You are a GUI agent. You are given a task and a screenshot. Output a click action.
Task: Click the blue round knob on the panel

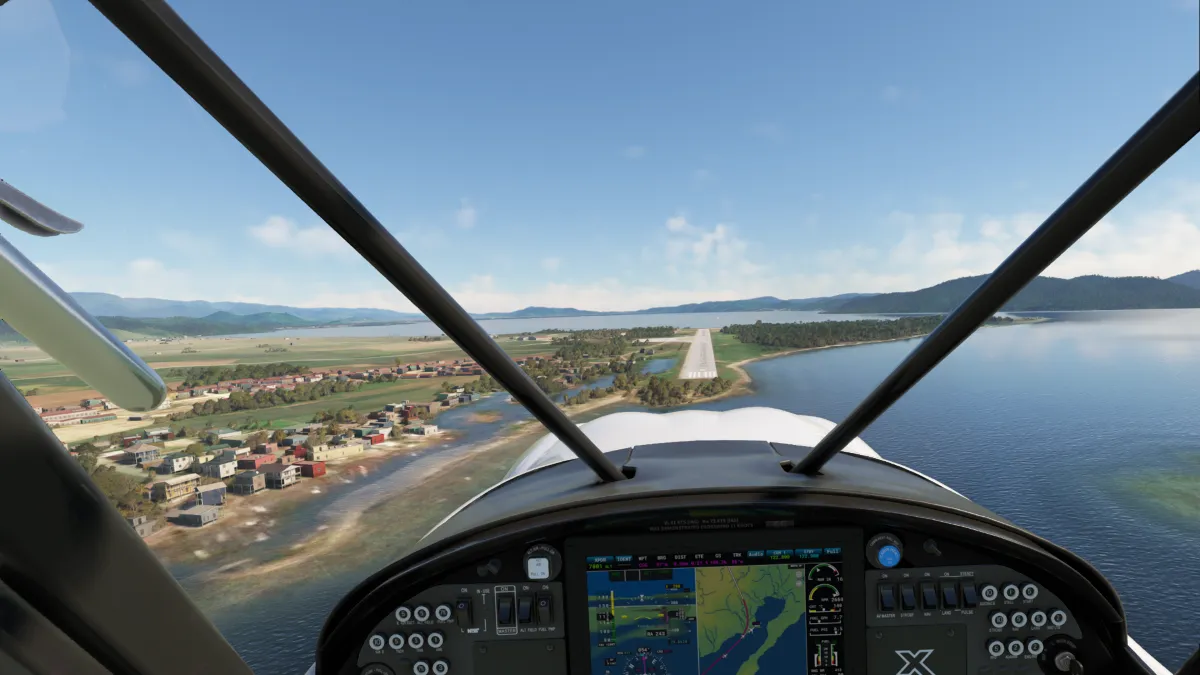point(888,556)
